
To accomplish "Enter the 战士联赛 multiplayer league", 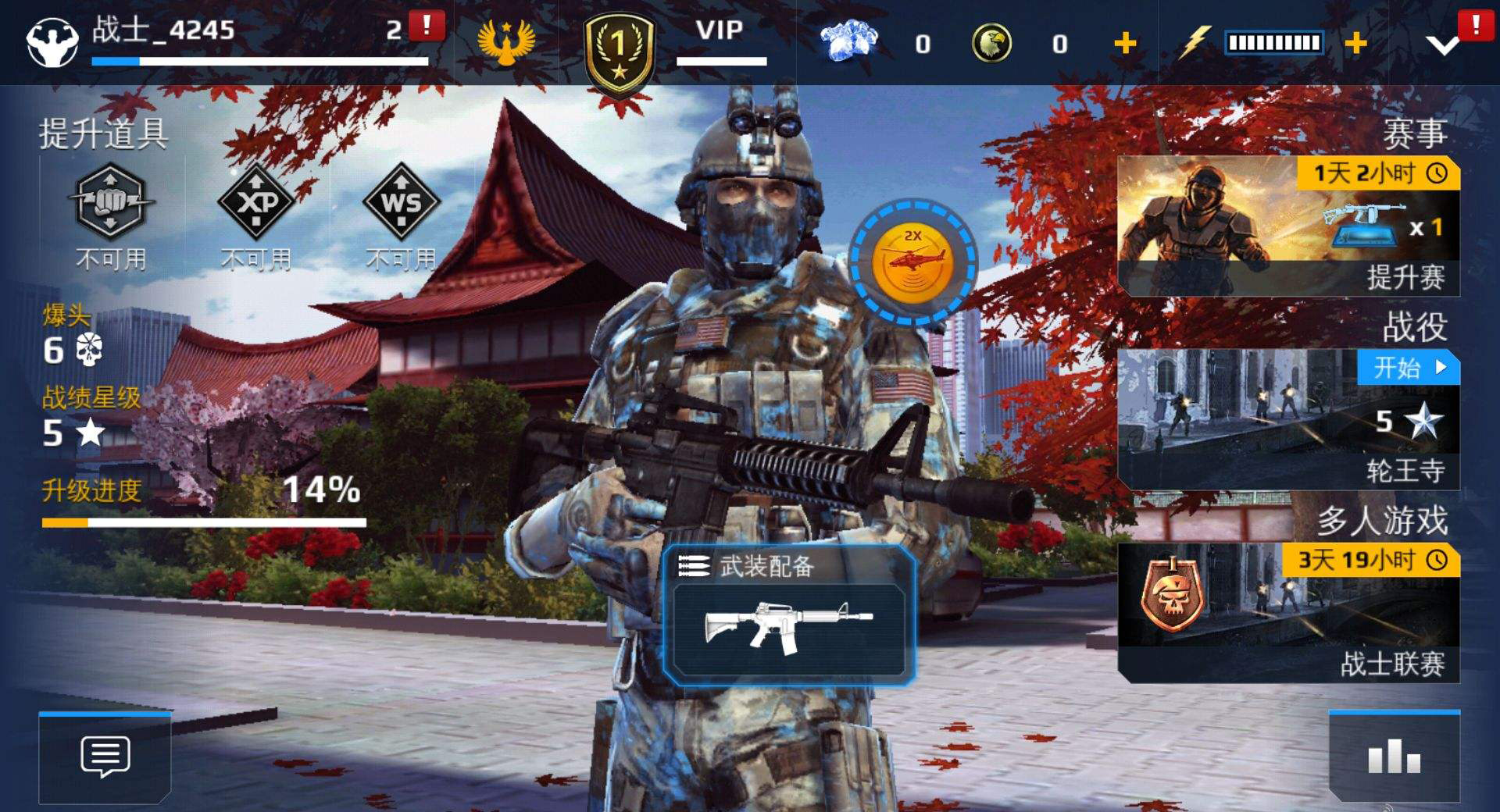I will tap(1288, 613).
